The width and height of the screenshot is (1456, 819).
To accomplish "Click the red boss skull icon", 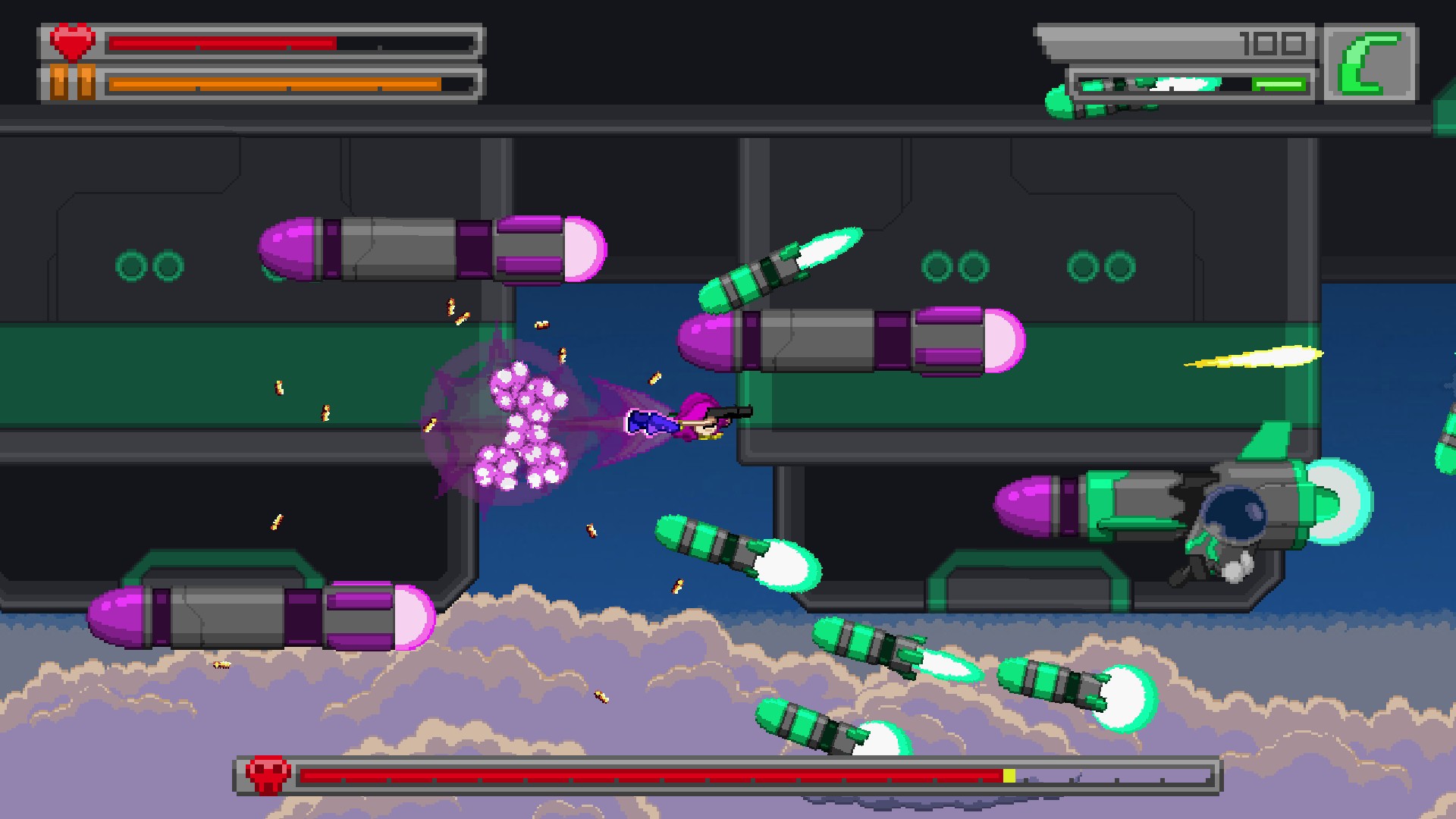I will 267,775.
